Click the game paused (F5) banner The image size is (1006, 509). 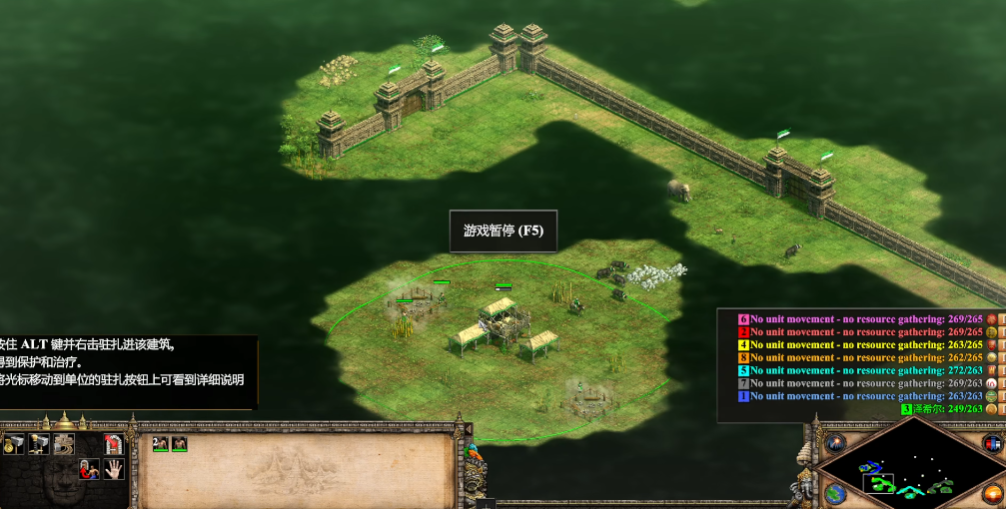click(x=502, y=230)
